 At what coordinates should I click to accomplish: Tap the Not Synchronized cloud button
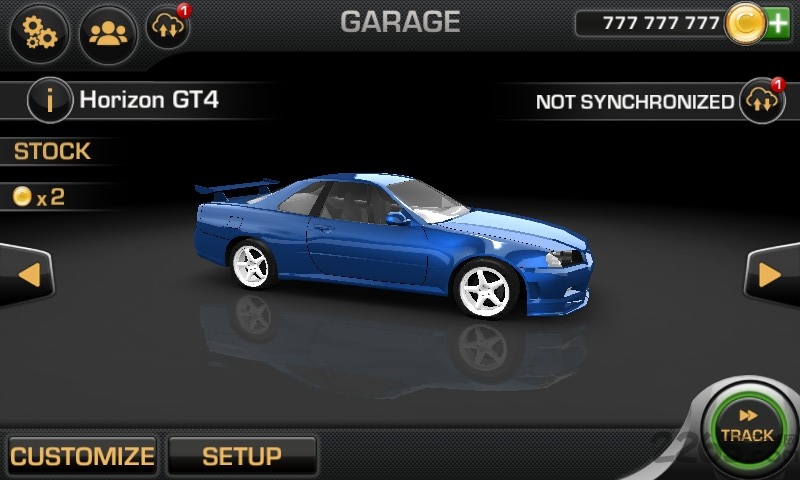761,101
